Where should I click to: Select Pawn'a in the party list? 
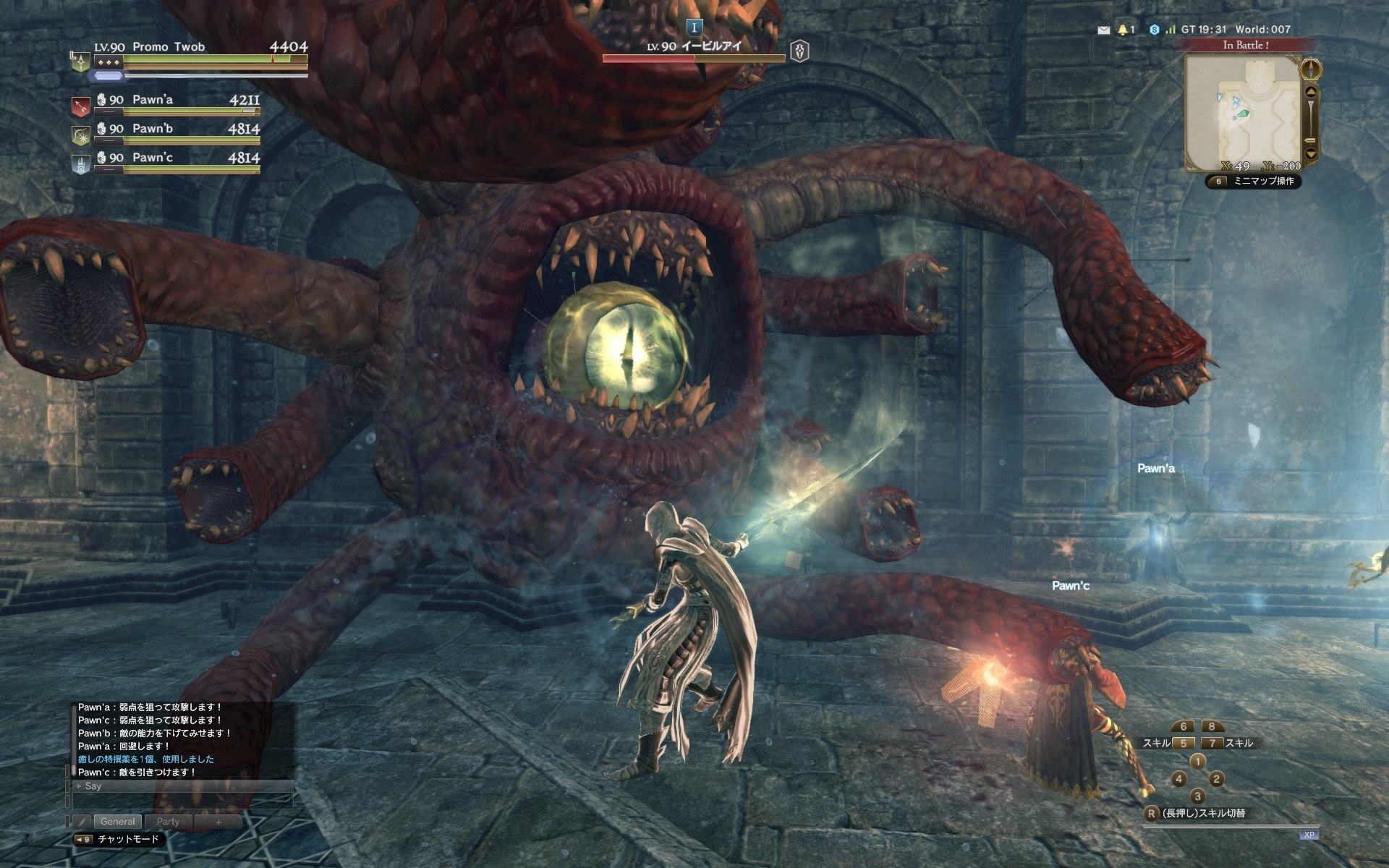coord(153,100)
